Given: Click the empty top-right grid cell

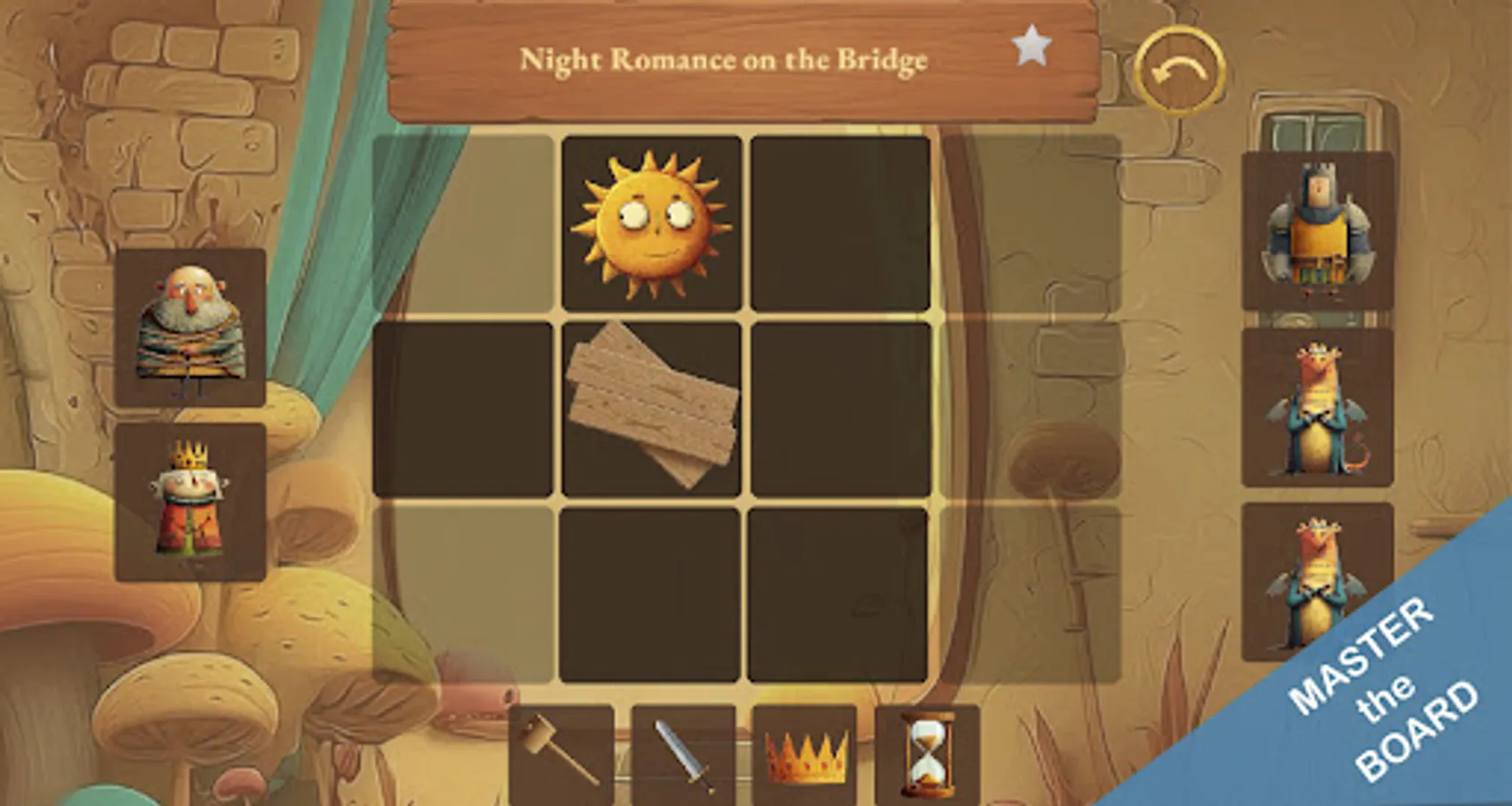Looking at the screenshot, I should (x=838, y=224).
